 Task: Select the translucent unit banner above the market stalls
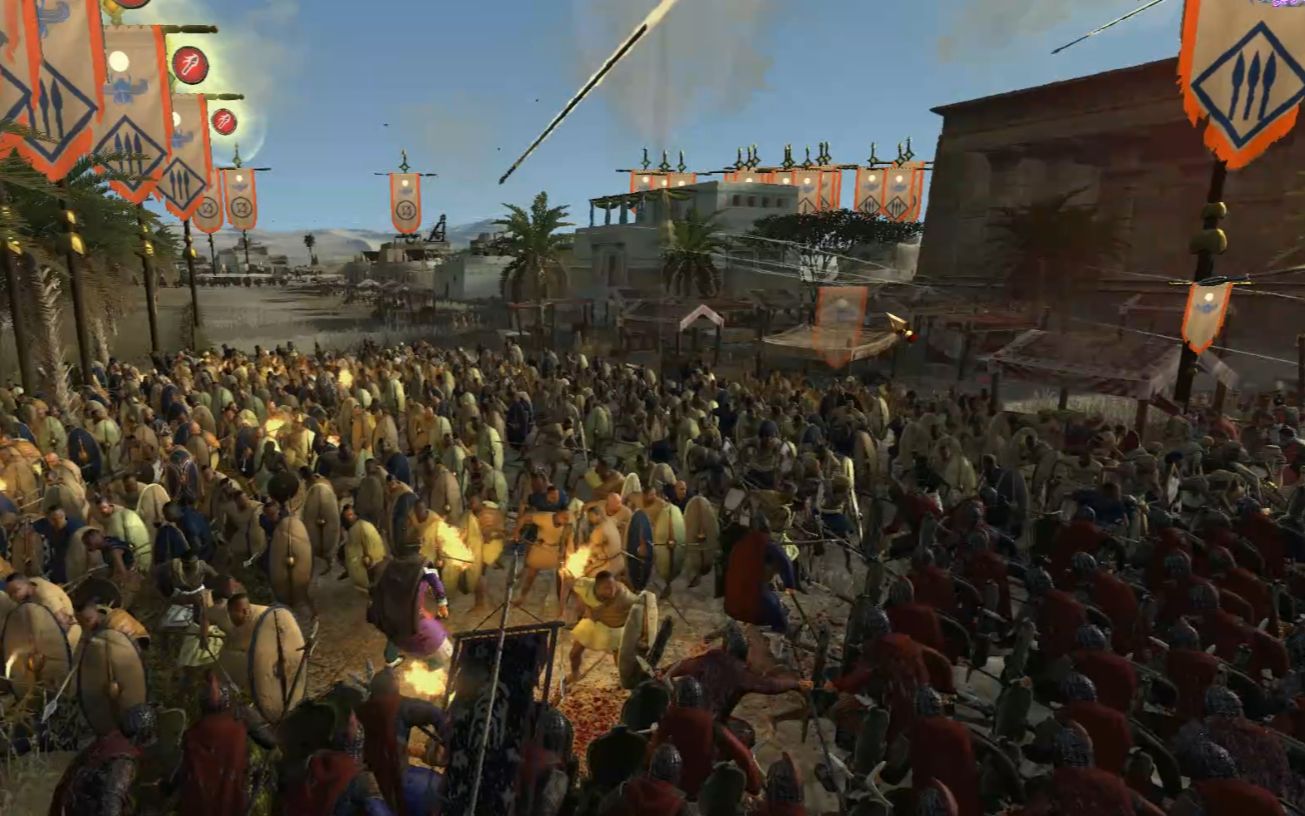click(839, 322)
